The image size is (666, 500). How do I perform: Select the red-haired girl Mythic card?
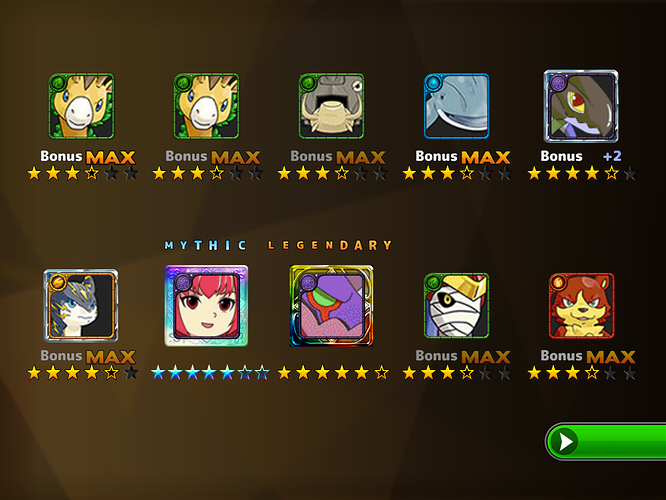click(206, 306)
